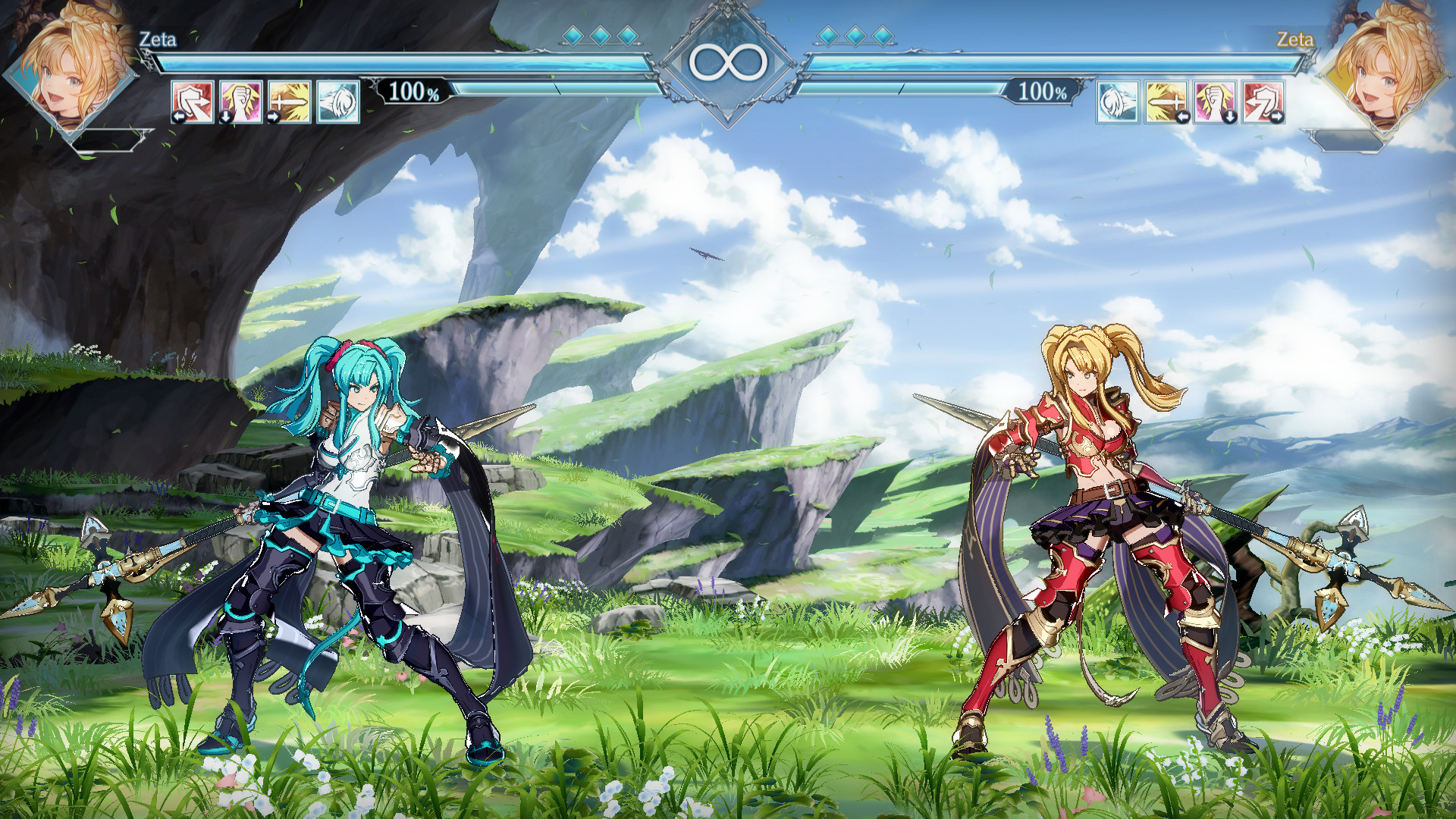Click the left-arrow badge on the shield skill
Viewport: 1456px width, 819px height.
pyautogui.click(x=178, y=118)
